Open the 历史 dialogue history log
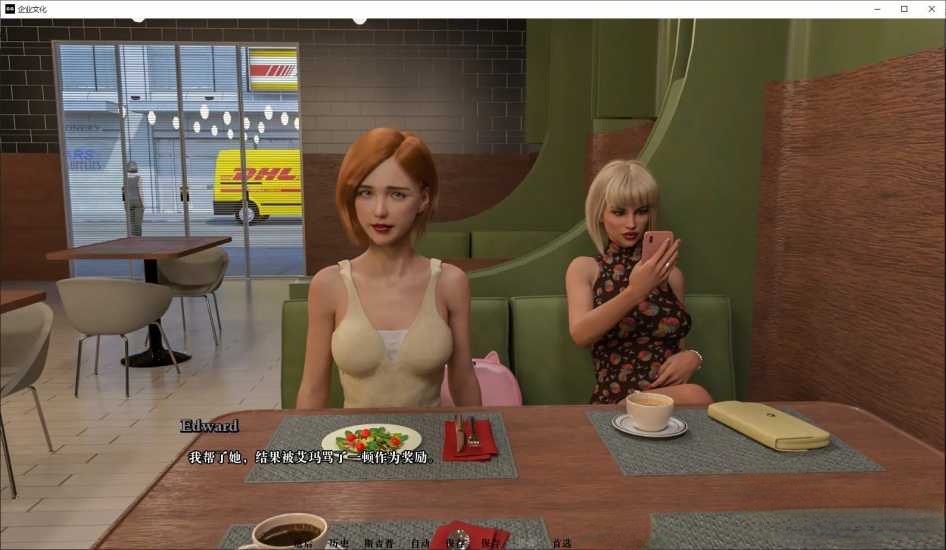Viewport: 946px width, 550px height. 338,543
